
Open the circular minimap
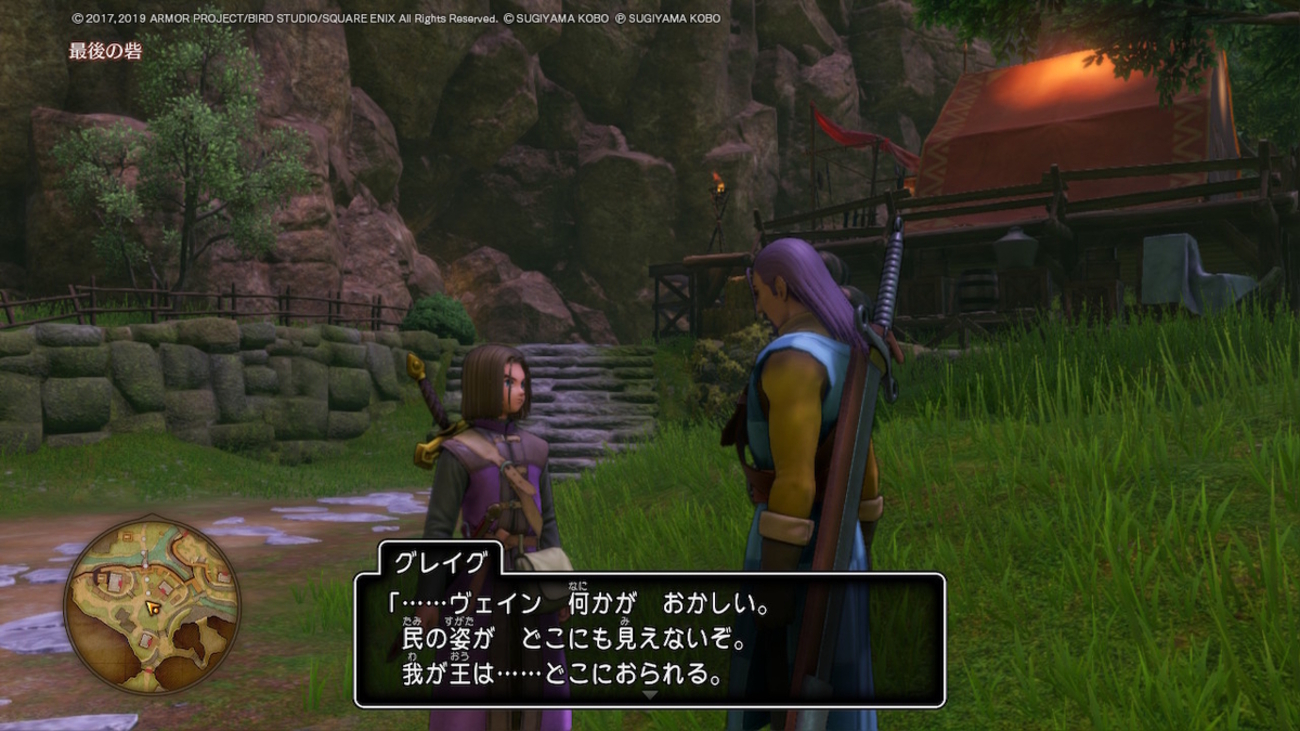point(152,608)
